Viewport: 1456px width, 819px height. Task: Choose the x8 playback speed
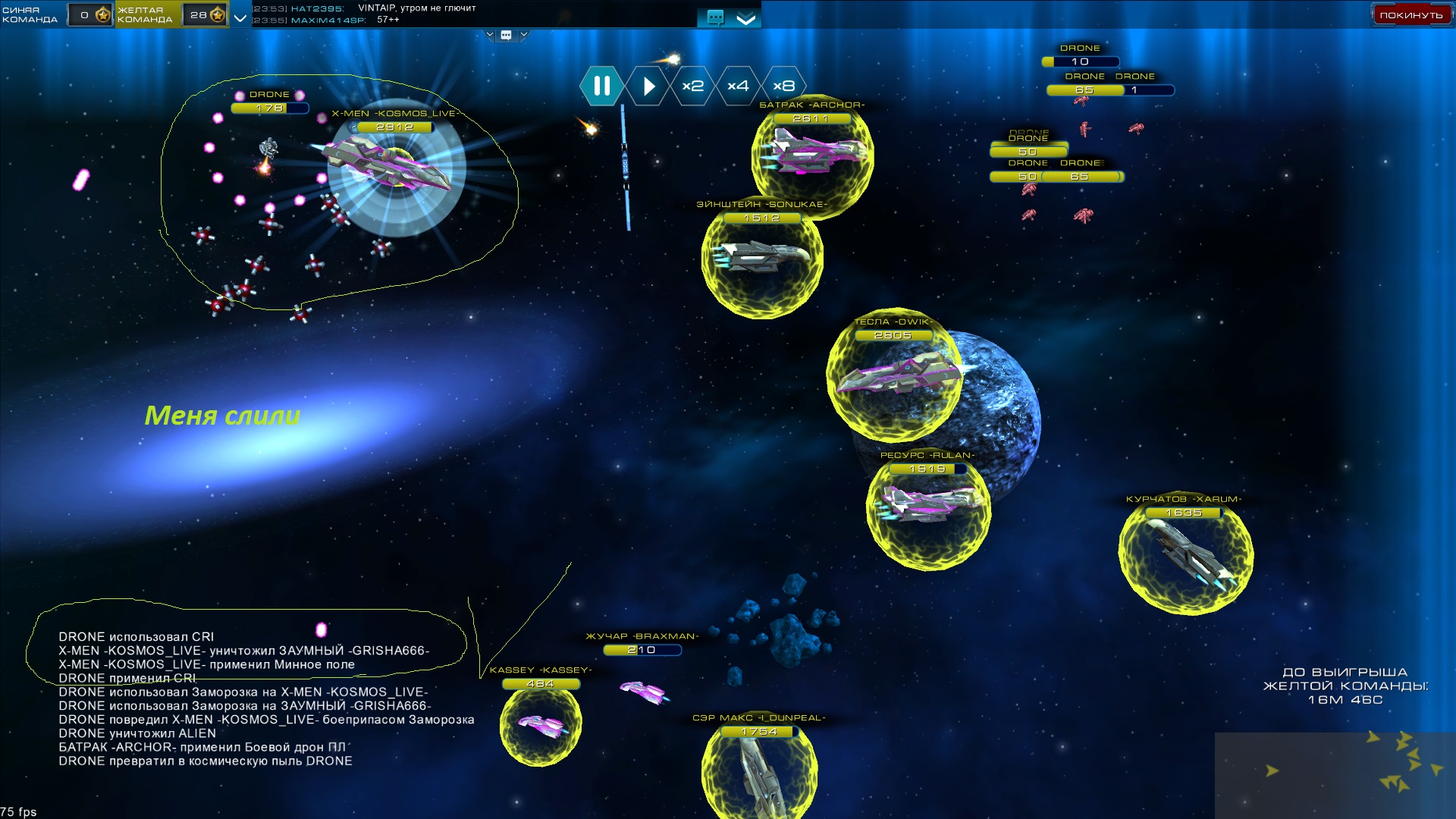pyautogui.click(x=783, y=86)
